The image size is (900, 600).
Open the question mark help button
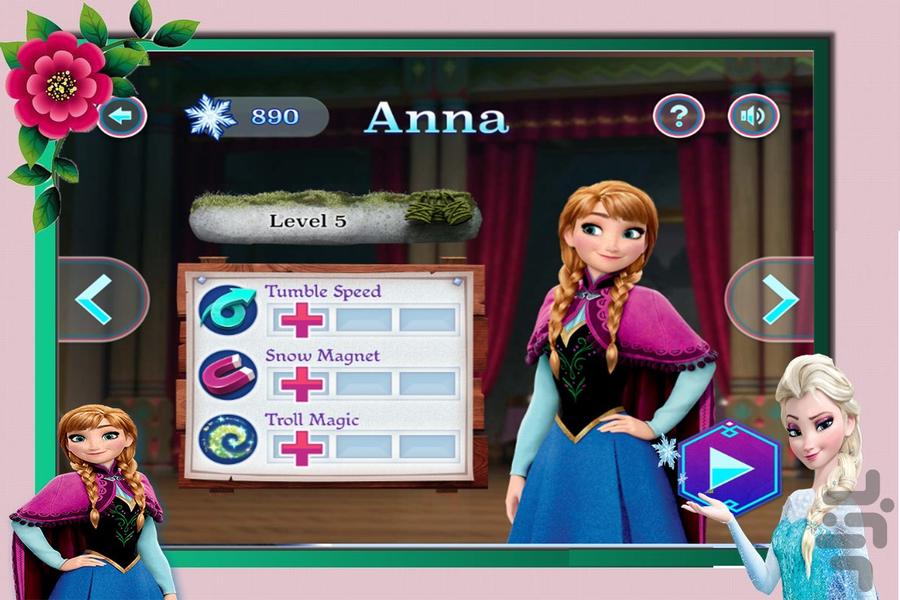[678, 117]
